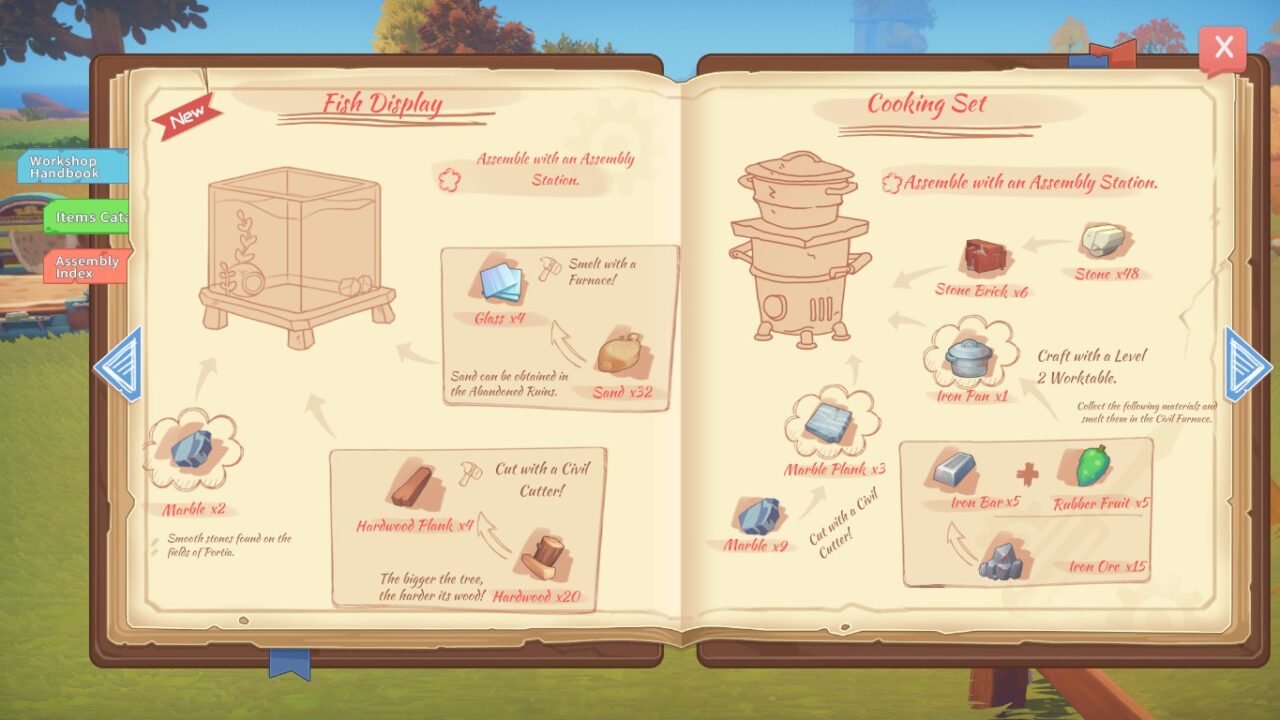Viewport: 1280px width, 720px height.
Task: View the Fish Display aquarium illustration
Action: click(x=290, y=245)
